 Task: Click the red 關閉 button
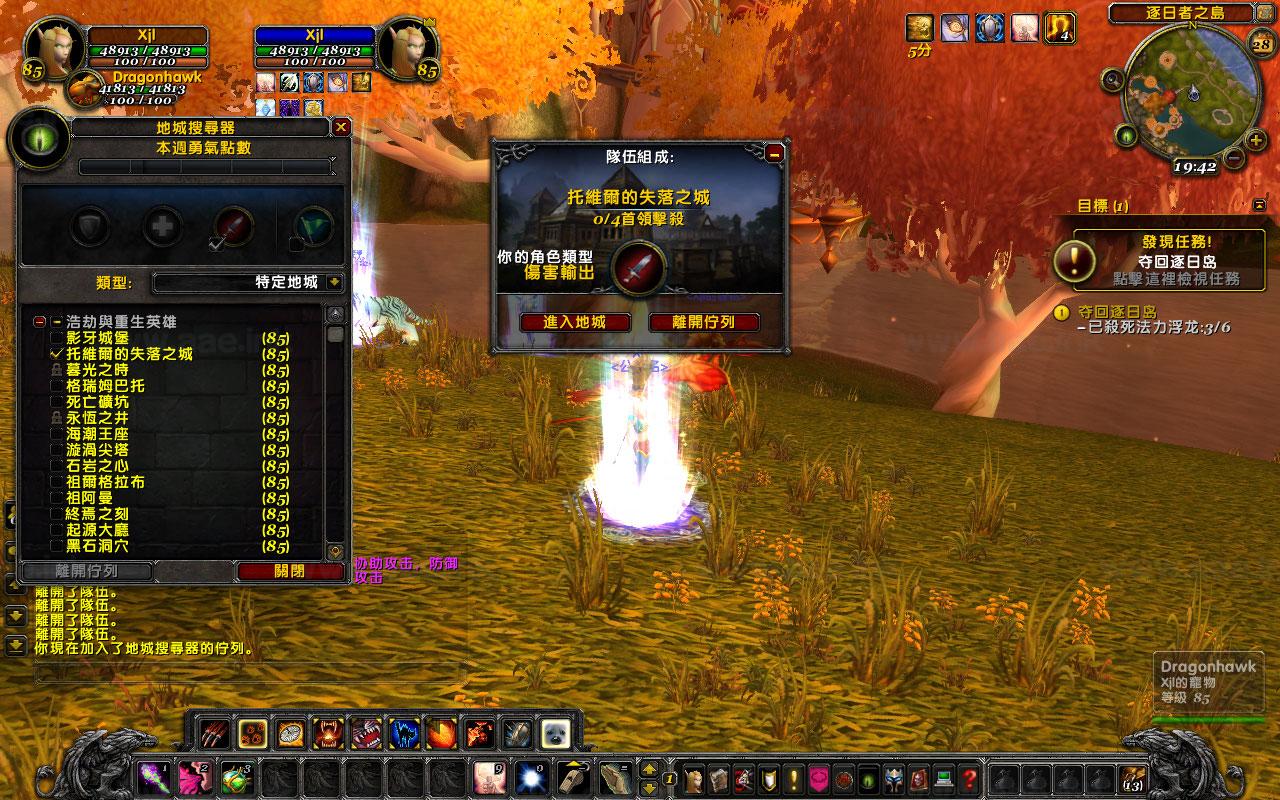click(289, 571)
